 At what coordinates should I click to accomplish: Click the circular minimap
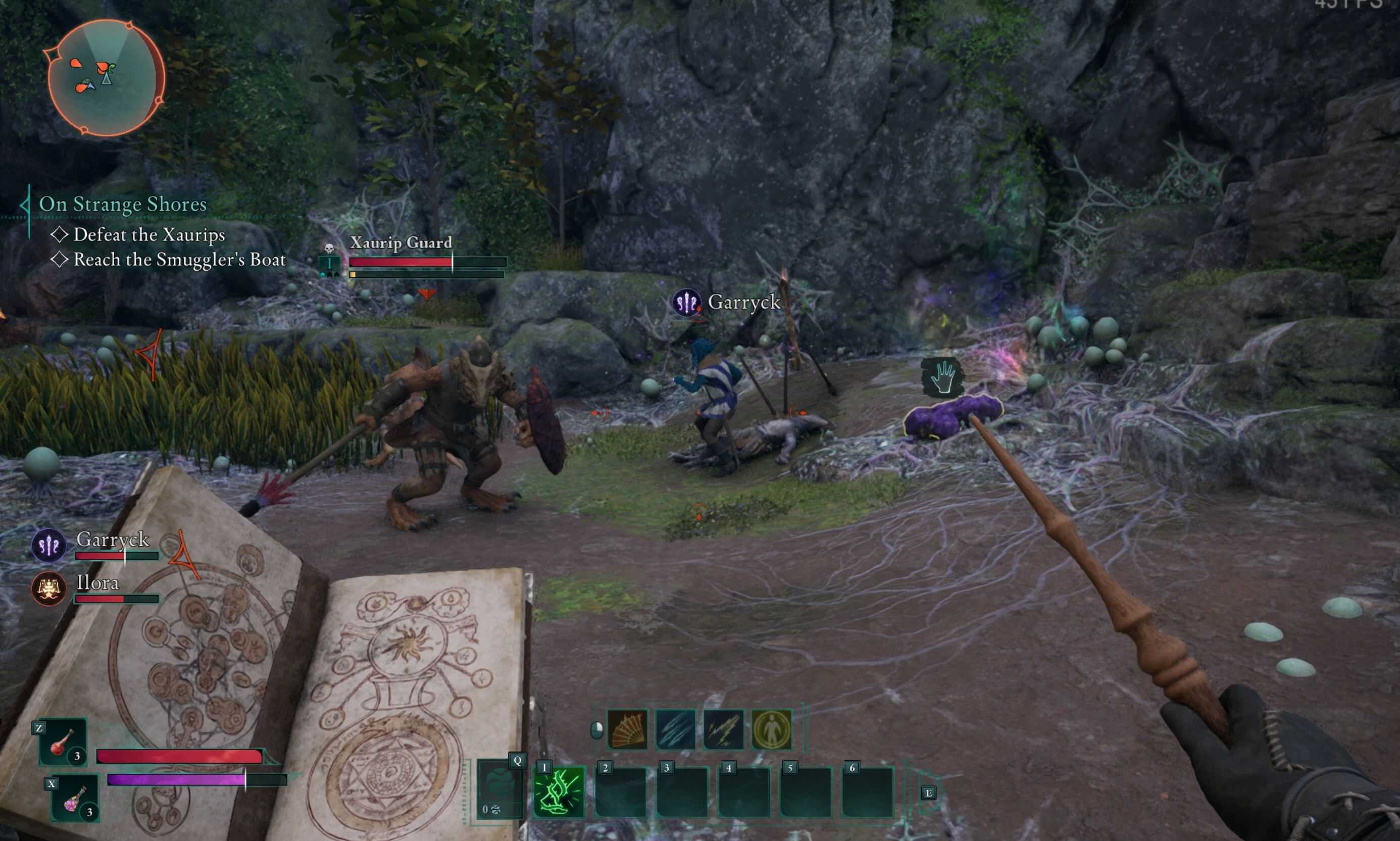click(x=106, y=78)
